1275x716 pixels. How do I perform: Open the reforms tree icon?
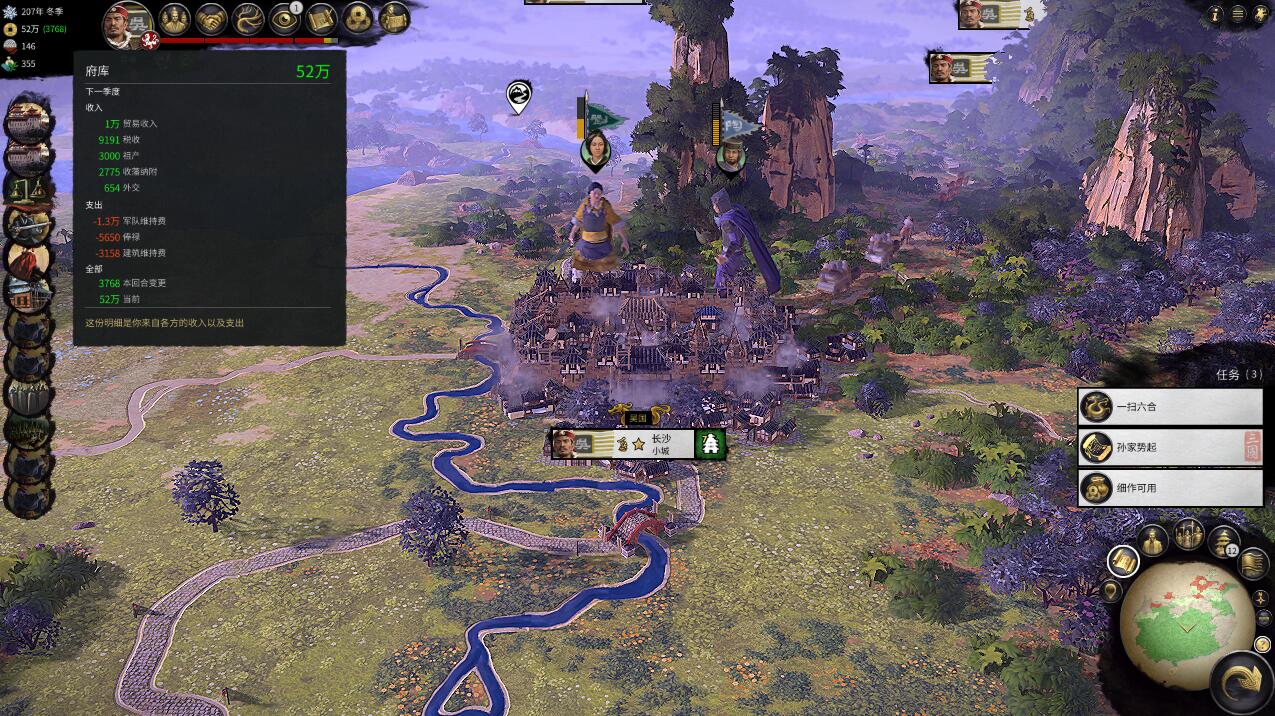(x=248, y=19)
